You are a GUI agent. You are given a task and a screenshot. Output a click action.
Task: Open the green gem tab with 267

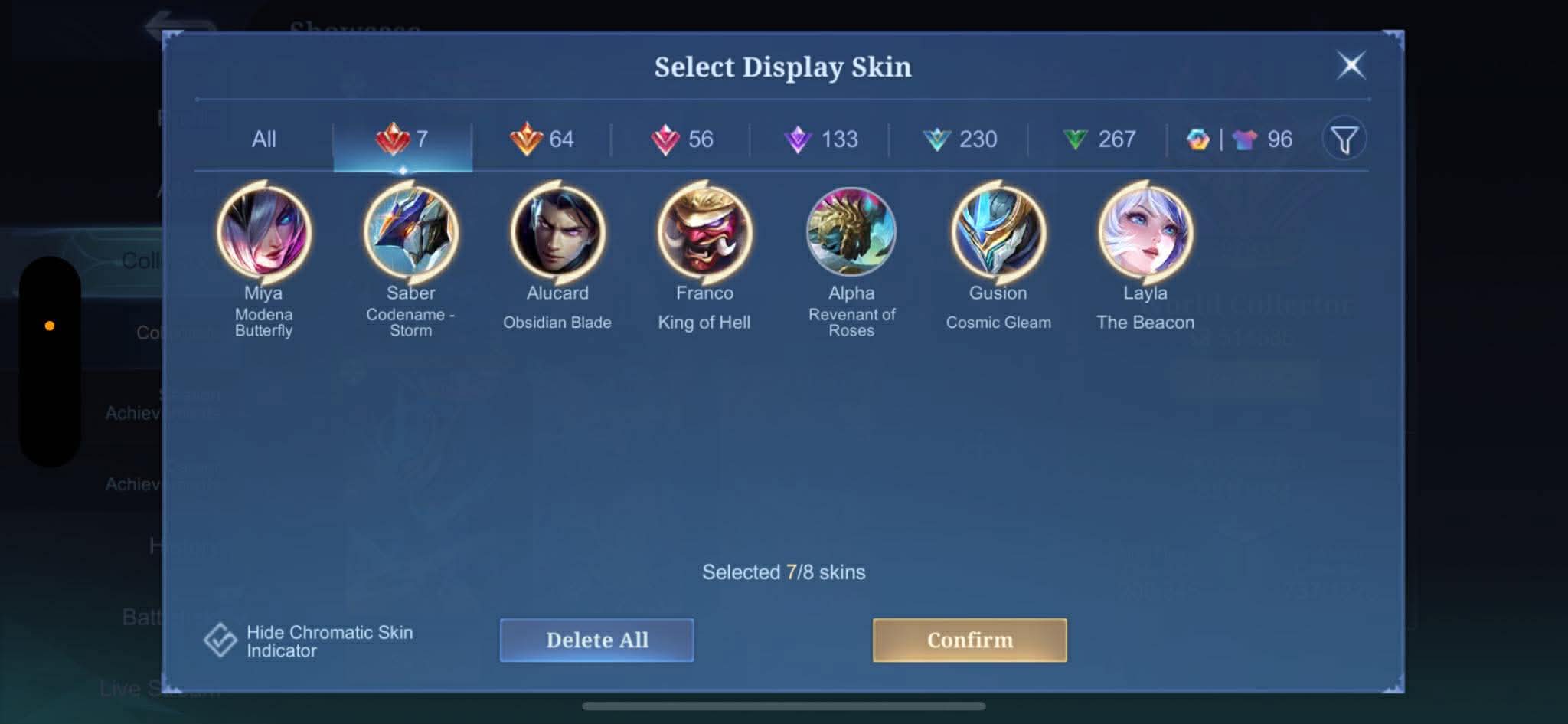tap(1099, 139)
